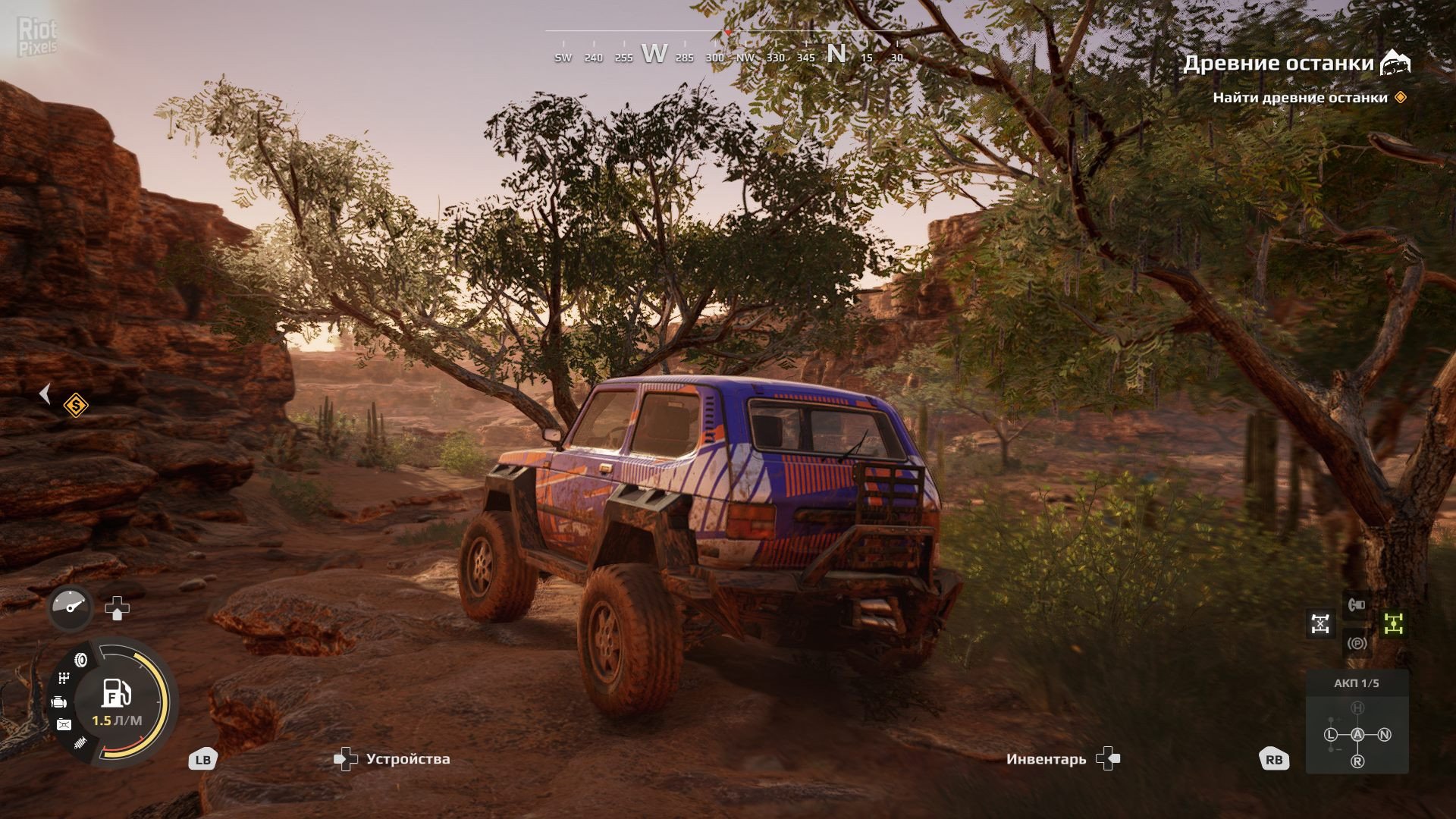This screenshot has height=819, width=1456.
Task: Select the Древние останки quest title
Action: 1278,63
